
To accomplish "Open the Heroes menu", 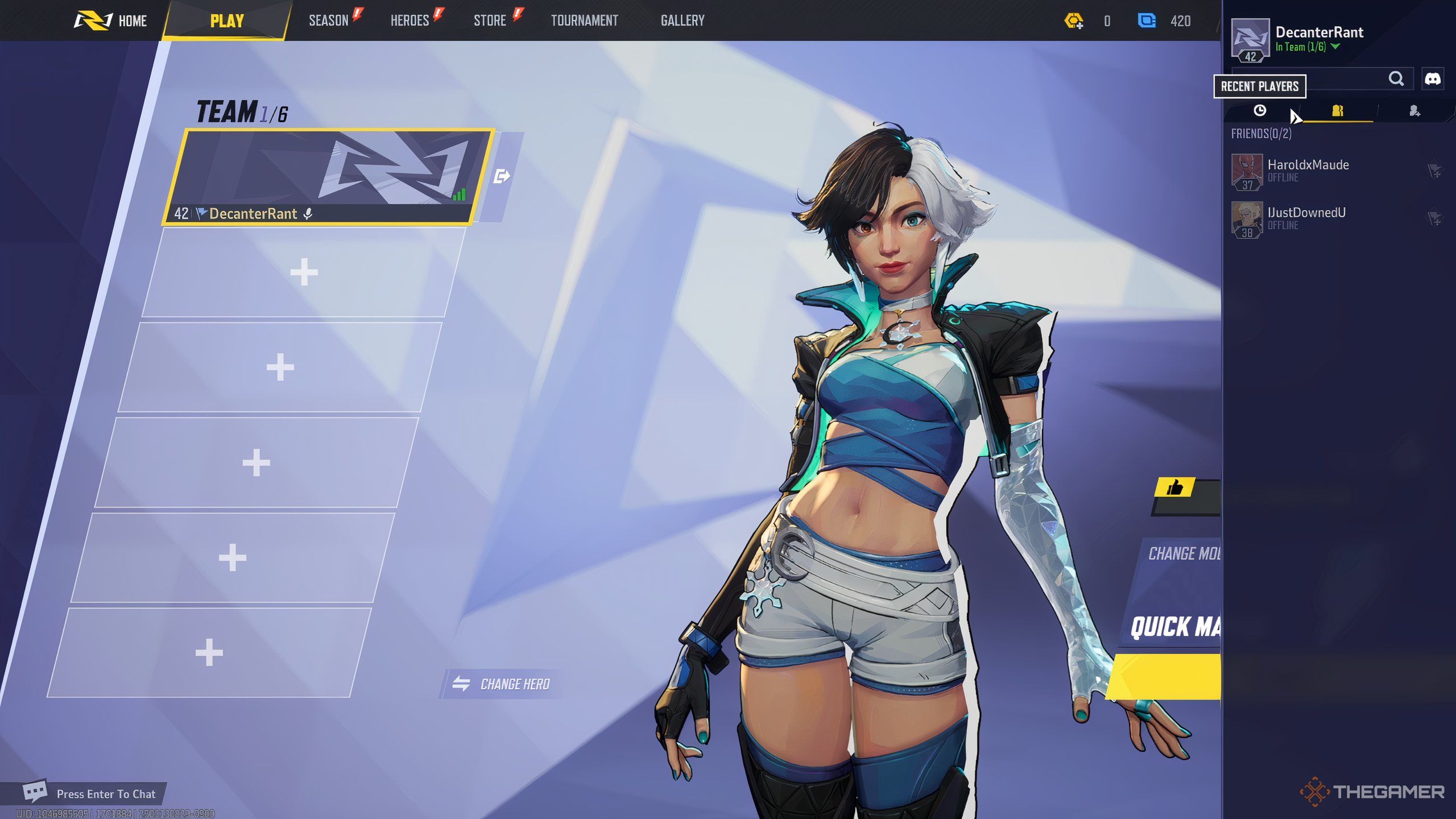I will (410, 21).
